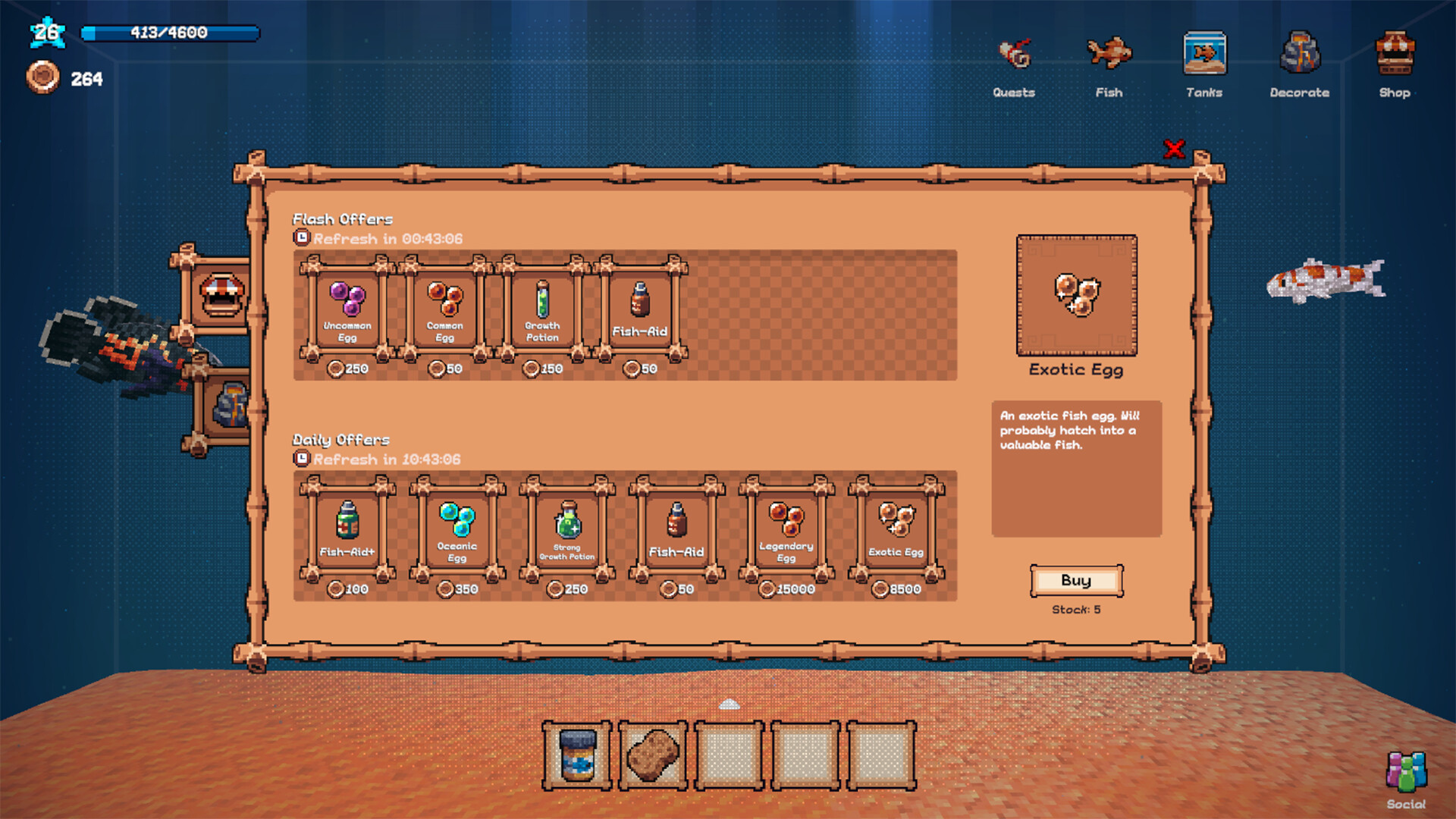Select the sponge item in the hotbar
The width and height of the screenshot is (1456, 819).
click(x=653, y=755)
